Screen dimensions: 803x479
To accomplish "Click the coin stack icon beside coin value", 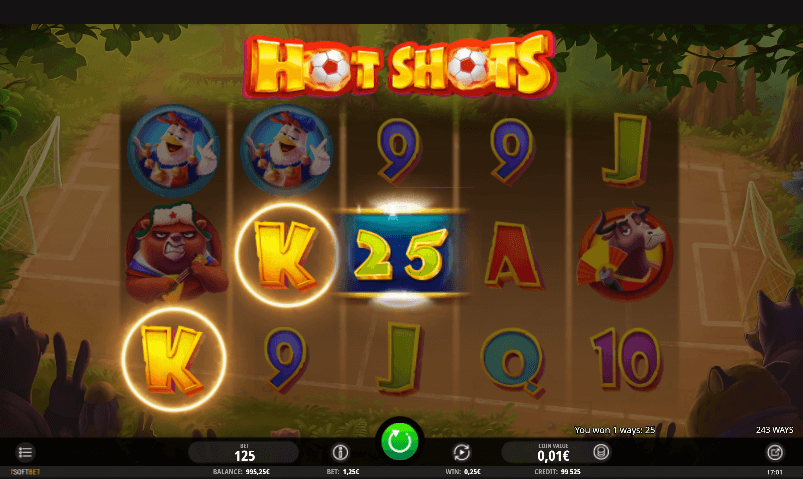I will pyautogui.click(x=601, y=452).
